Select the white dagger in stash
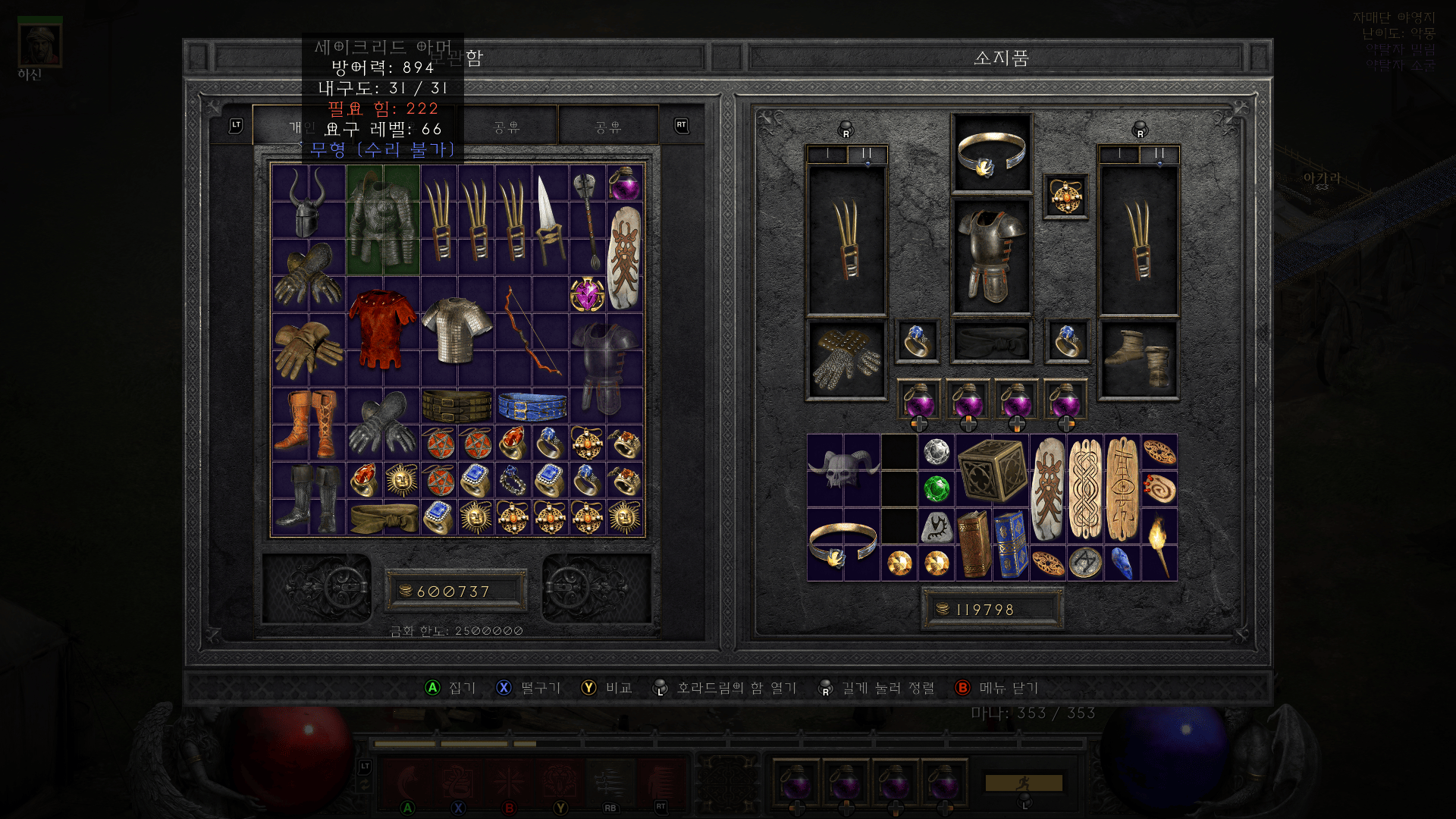The height and width of the screenshot is (819, 1456). [x=549, y=220]
